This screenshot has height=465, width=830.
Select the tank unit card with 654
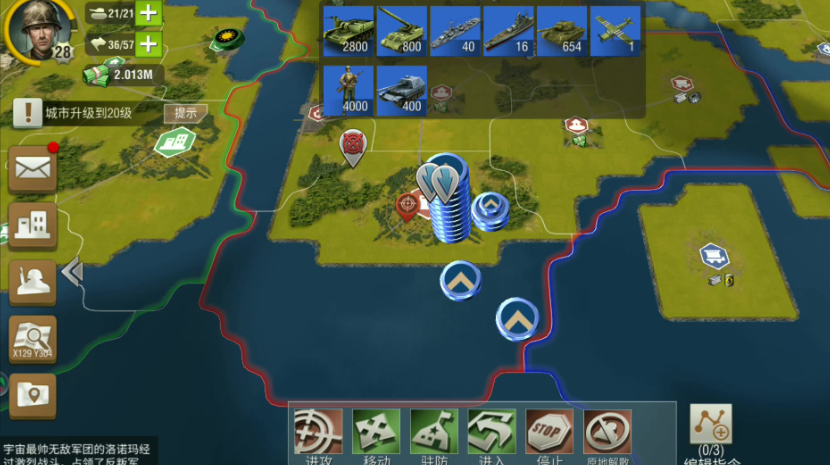pyautogui.click(x=562, y=31)
